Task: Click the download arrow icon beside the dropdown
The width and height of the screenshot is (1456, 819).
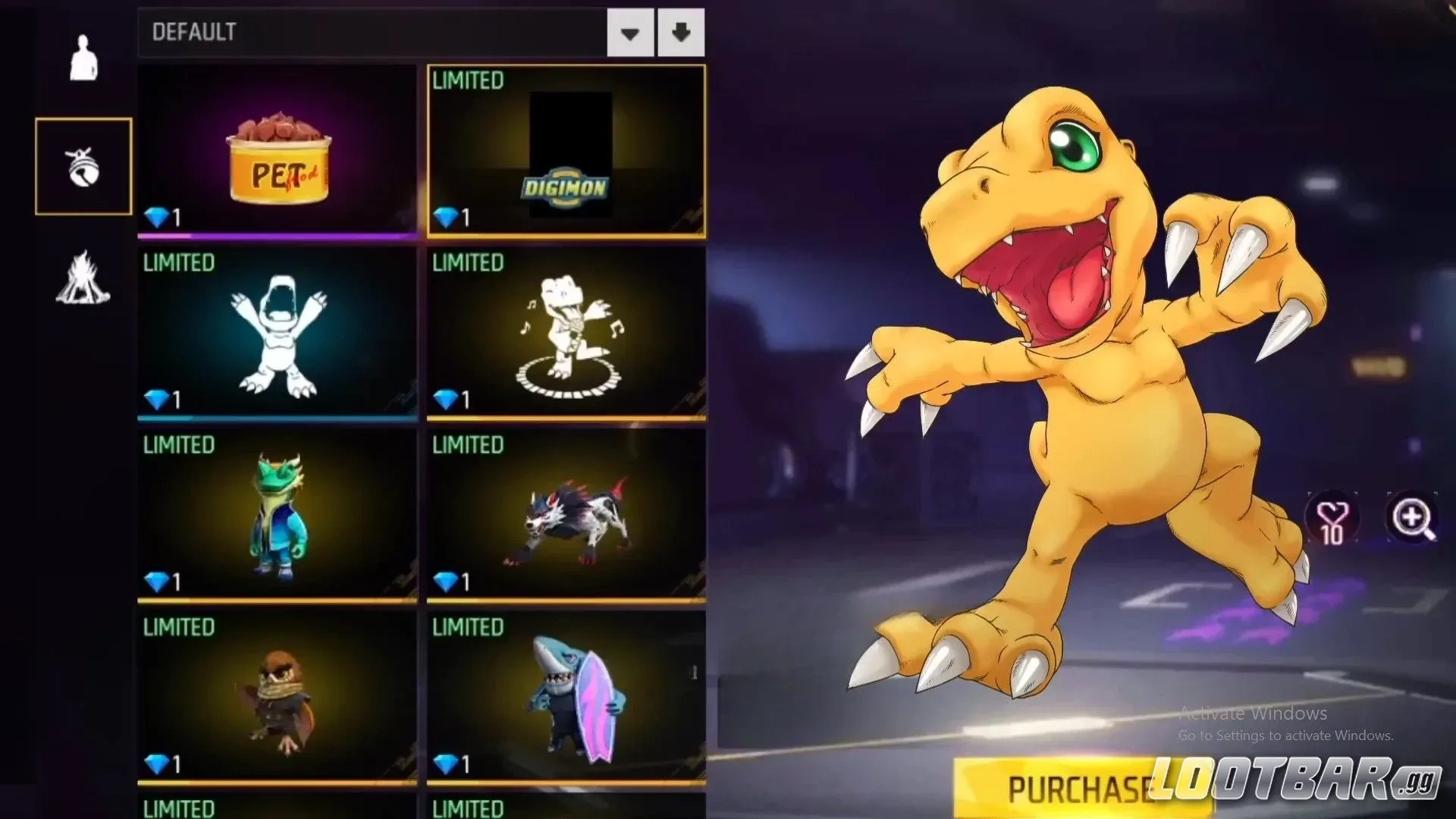Action: pos(681,33)
